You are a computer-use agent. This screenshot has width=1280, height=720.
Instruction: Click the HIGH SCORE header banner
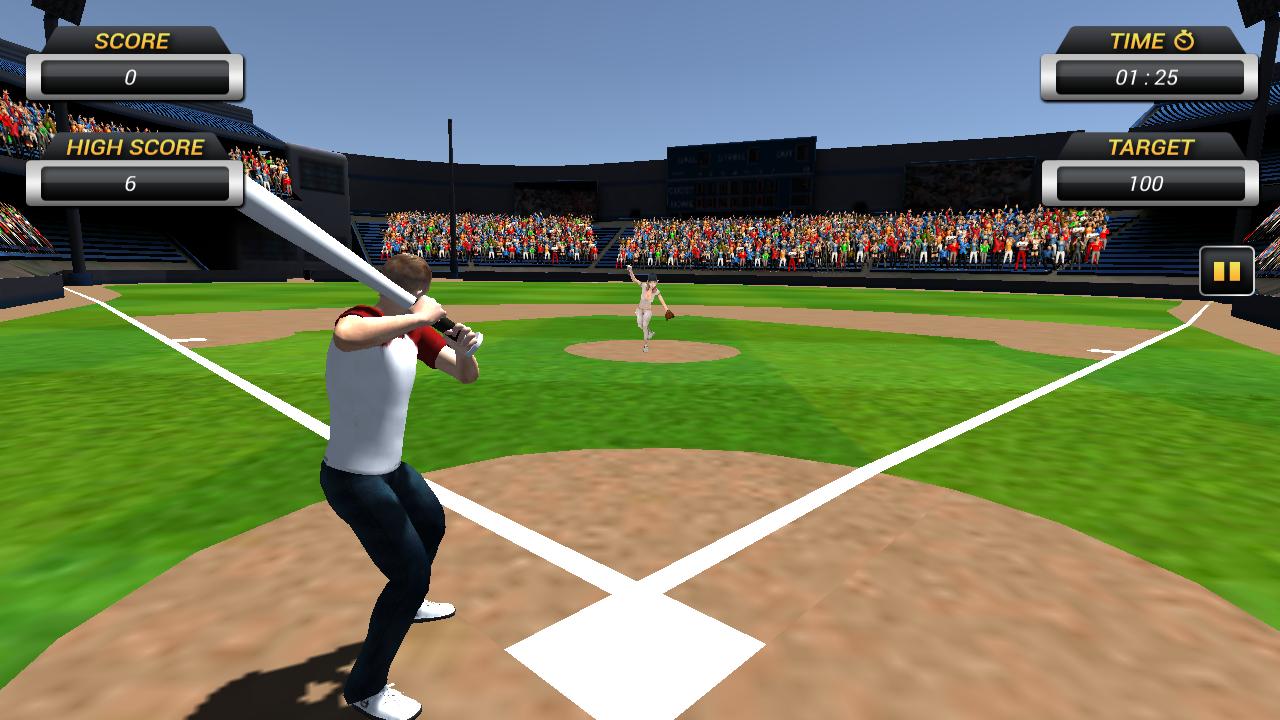[x=137, y=147]
